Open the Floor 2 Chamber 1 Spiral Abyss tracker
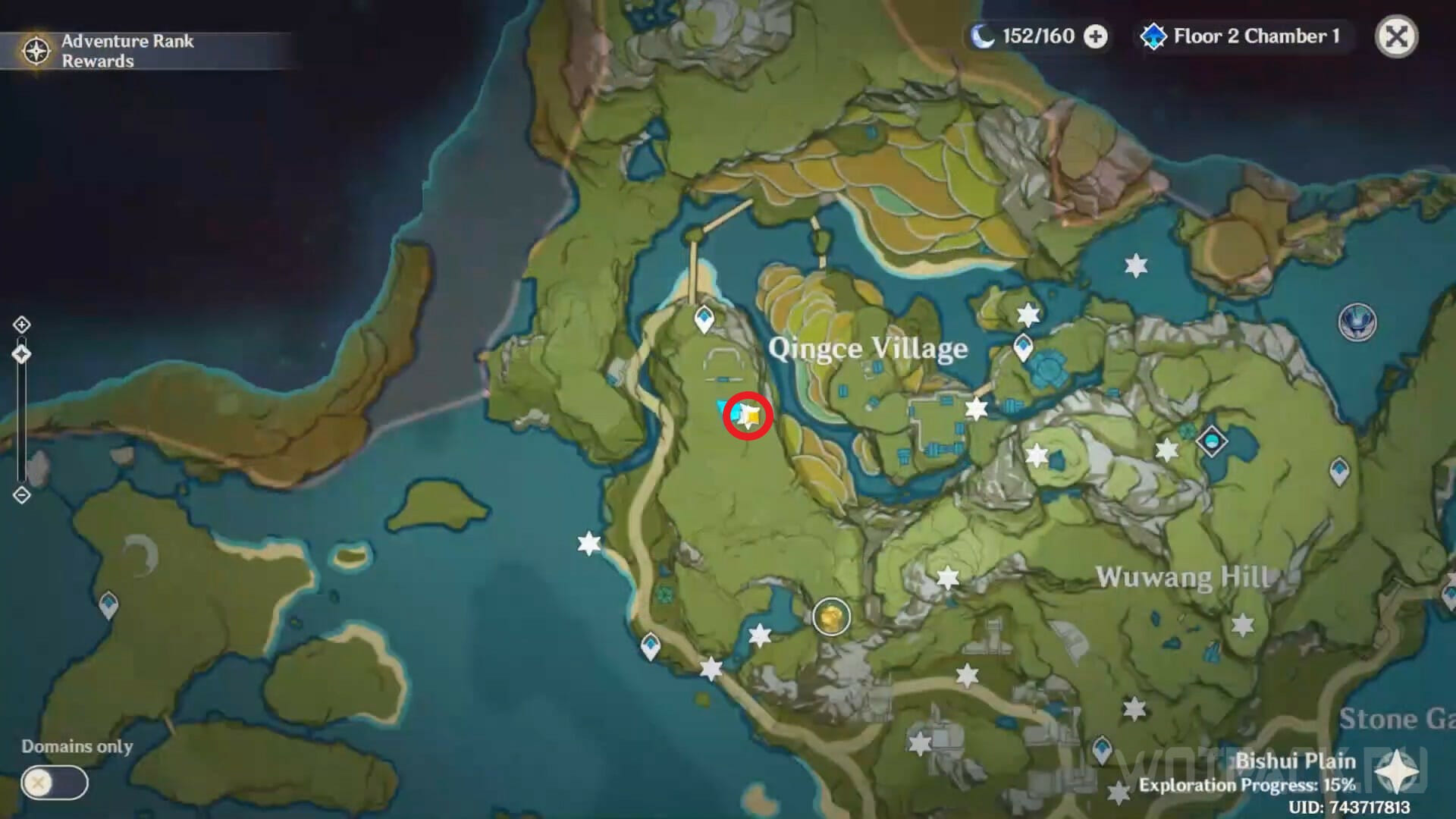1456x819 pixels. coord(1242,36)
